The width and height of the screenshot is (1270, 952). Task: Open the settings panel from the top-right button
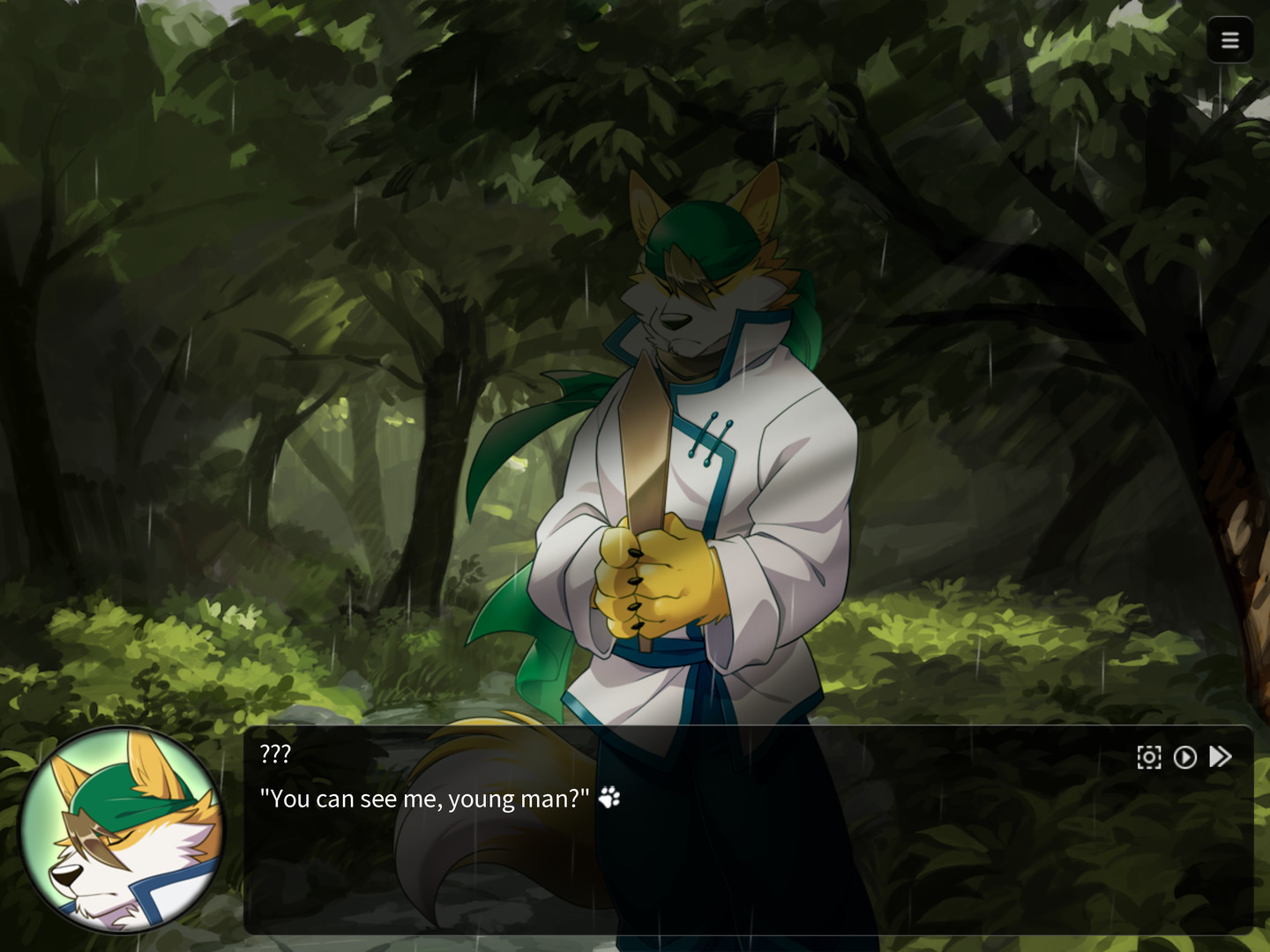tap(1230, 40)
